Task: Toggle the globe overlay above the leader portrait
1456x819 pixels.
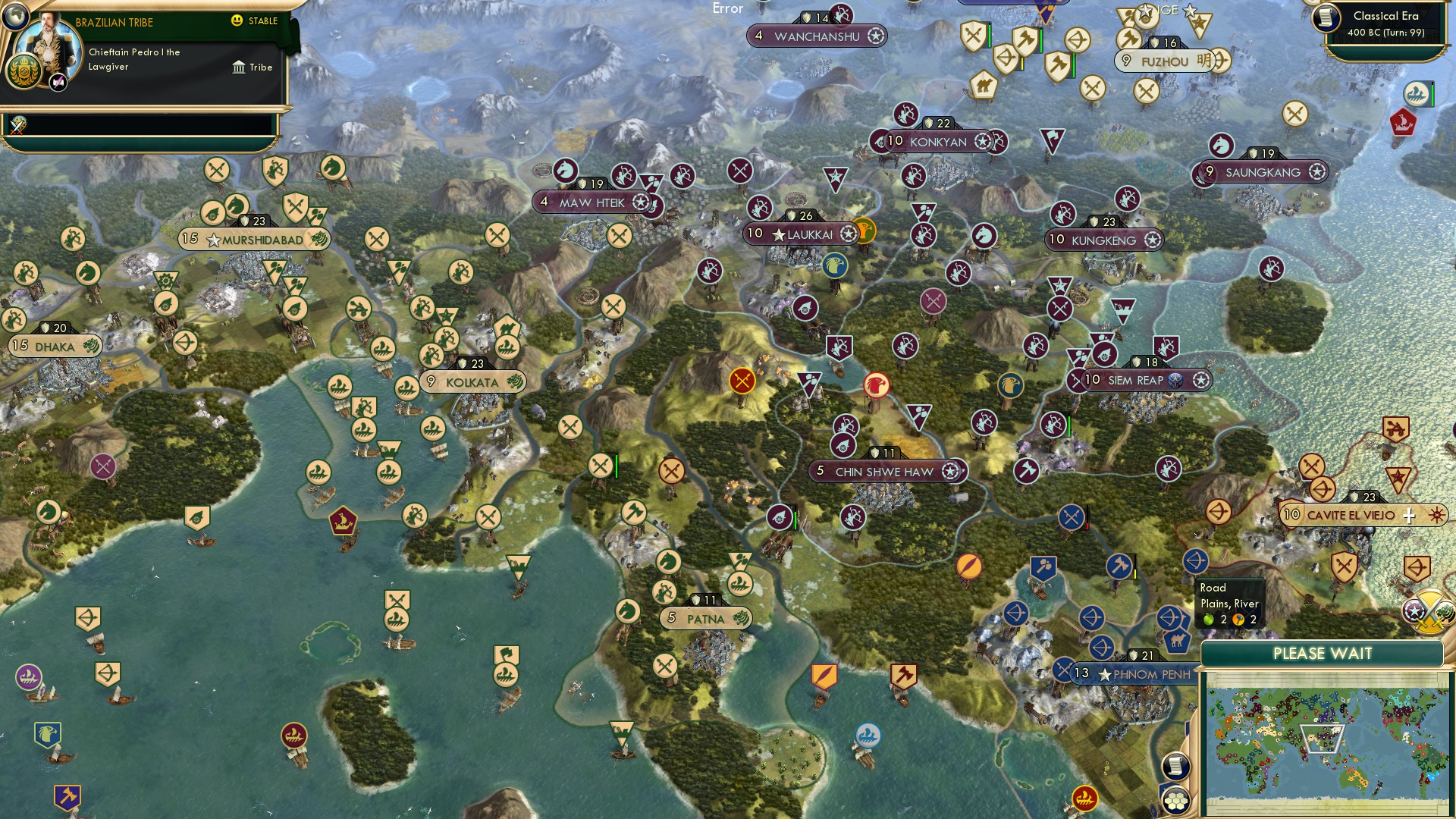Action: click(14, 16)
